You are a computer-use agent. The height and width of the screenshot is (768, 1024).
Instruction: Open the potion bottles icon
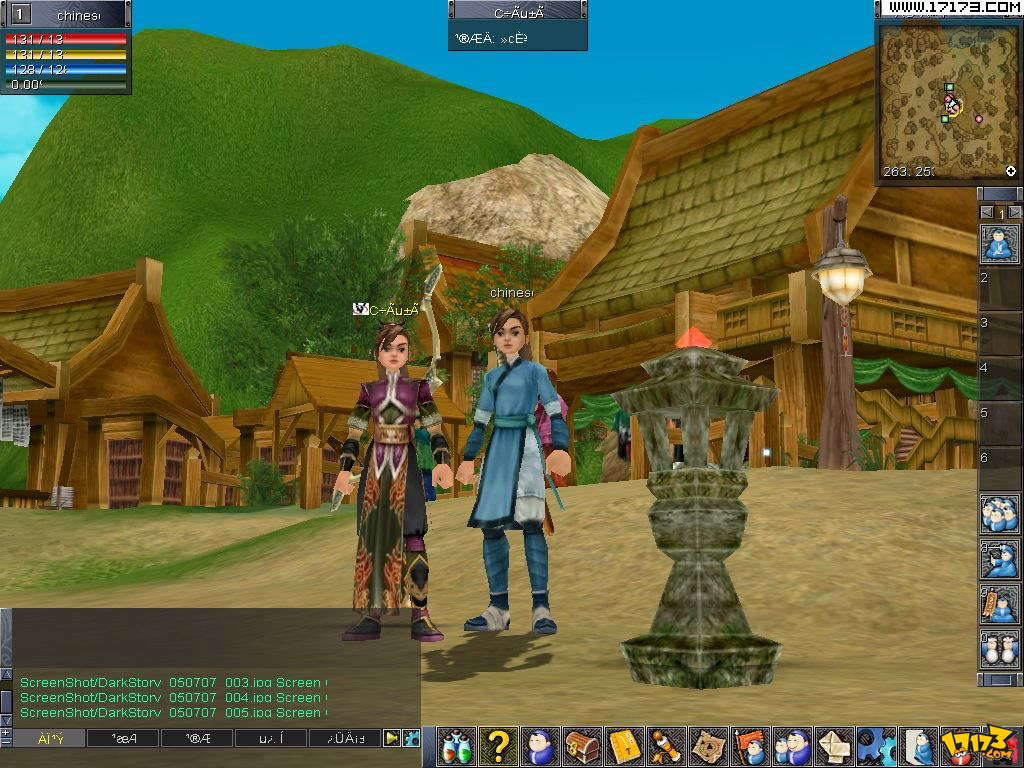click(457, 746)
